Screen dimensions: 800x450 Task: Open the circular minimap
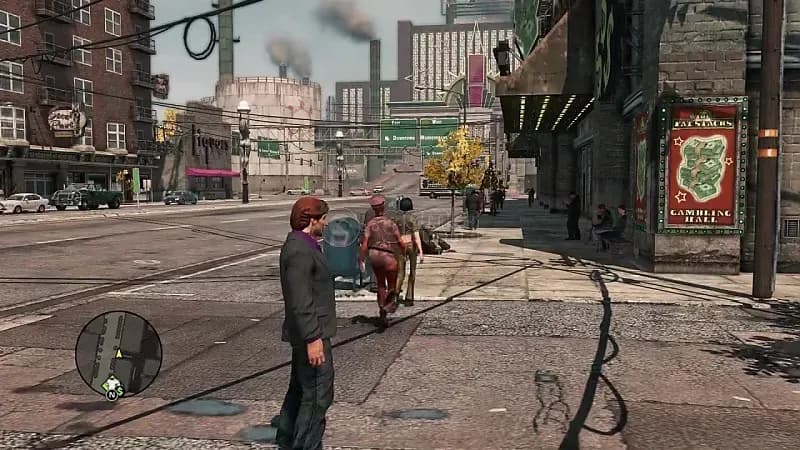(118, 353)
